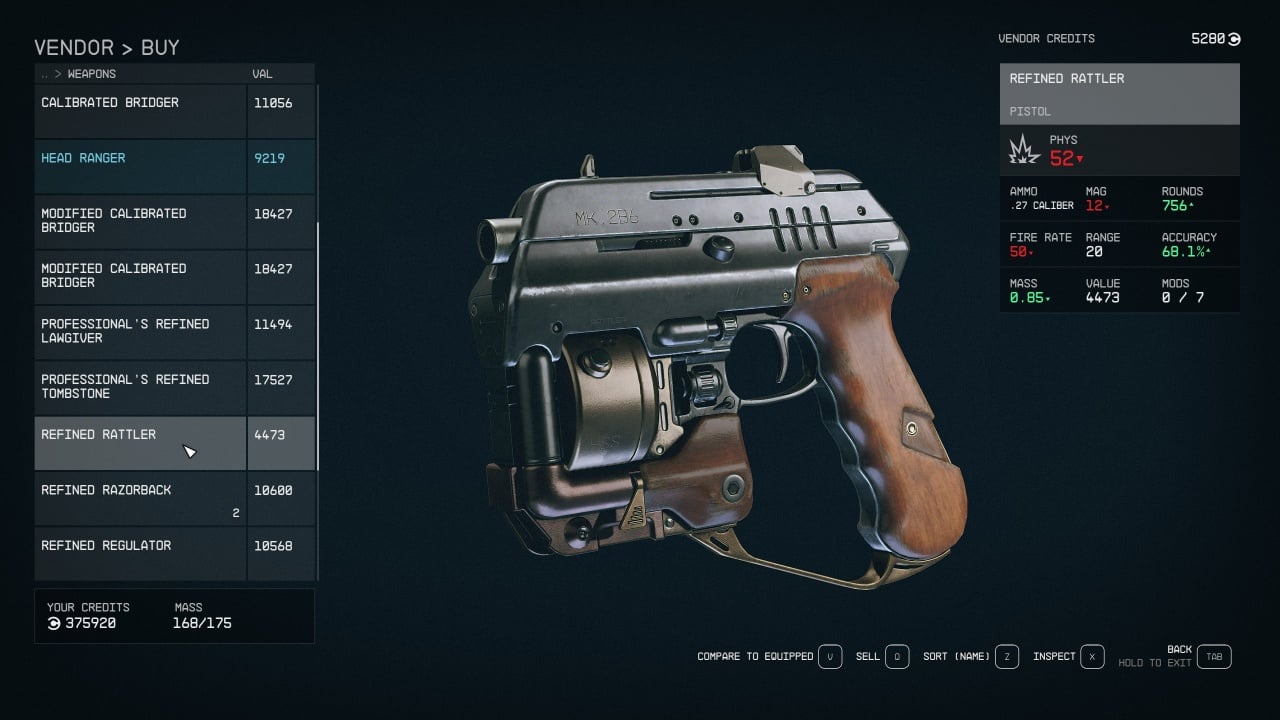1280x720 pixels.
Task: Choose the Head Ranger listing
Action: click(x=140, y=166)
